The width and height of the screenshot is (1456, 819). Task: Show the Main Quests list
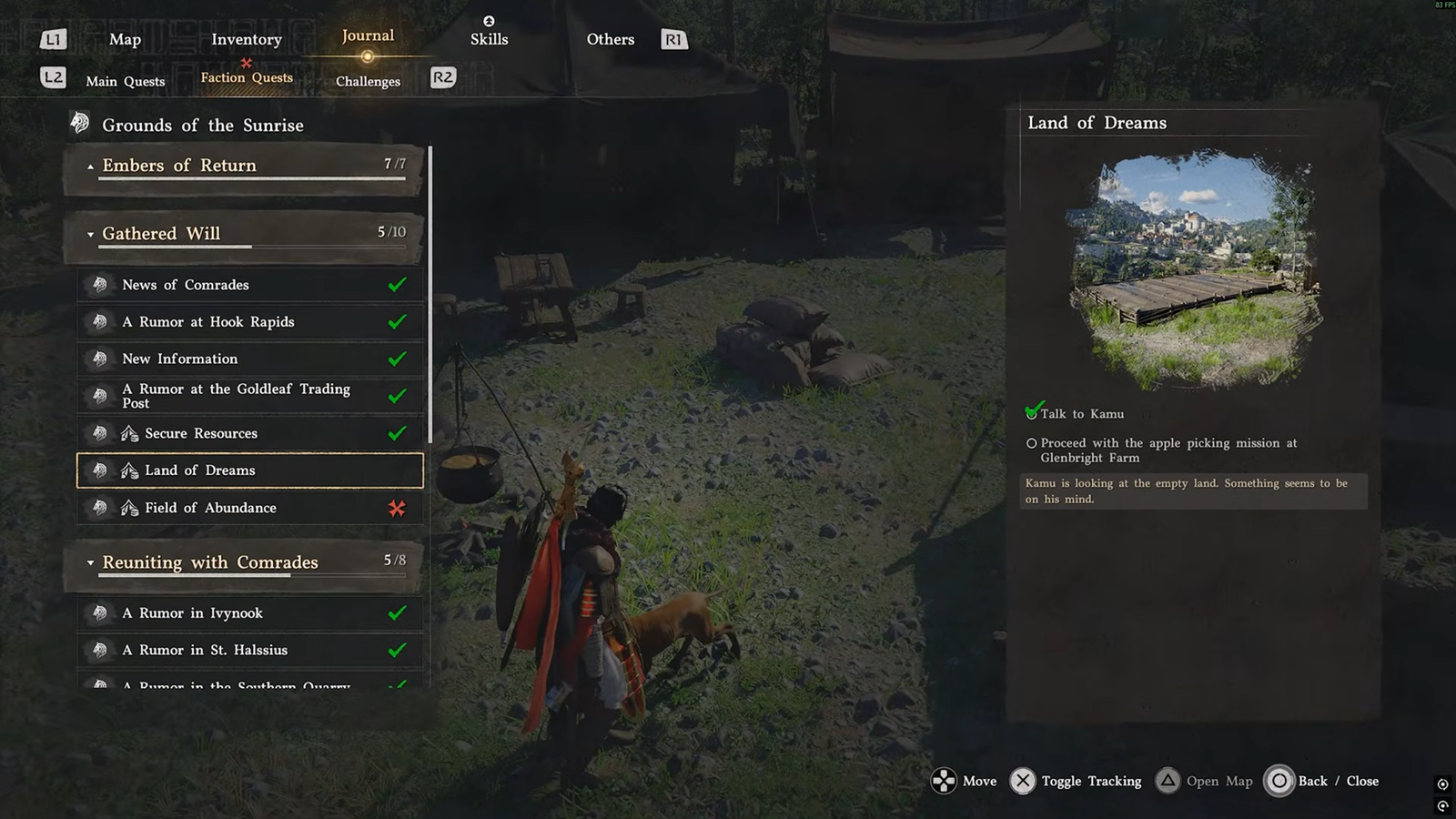point(126,81)
